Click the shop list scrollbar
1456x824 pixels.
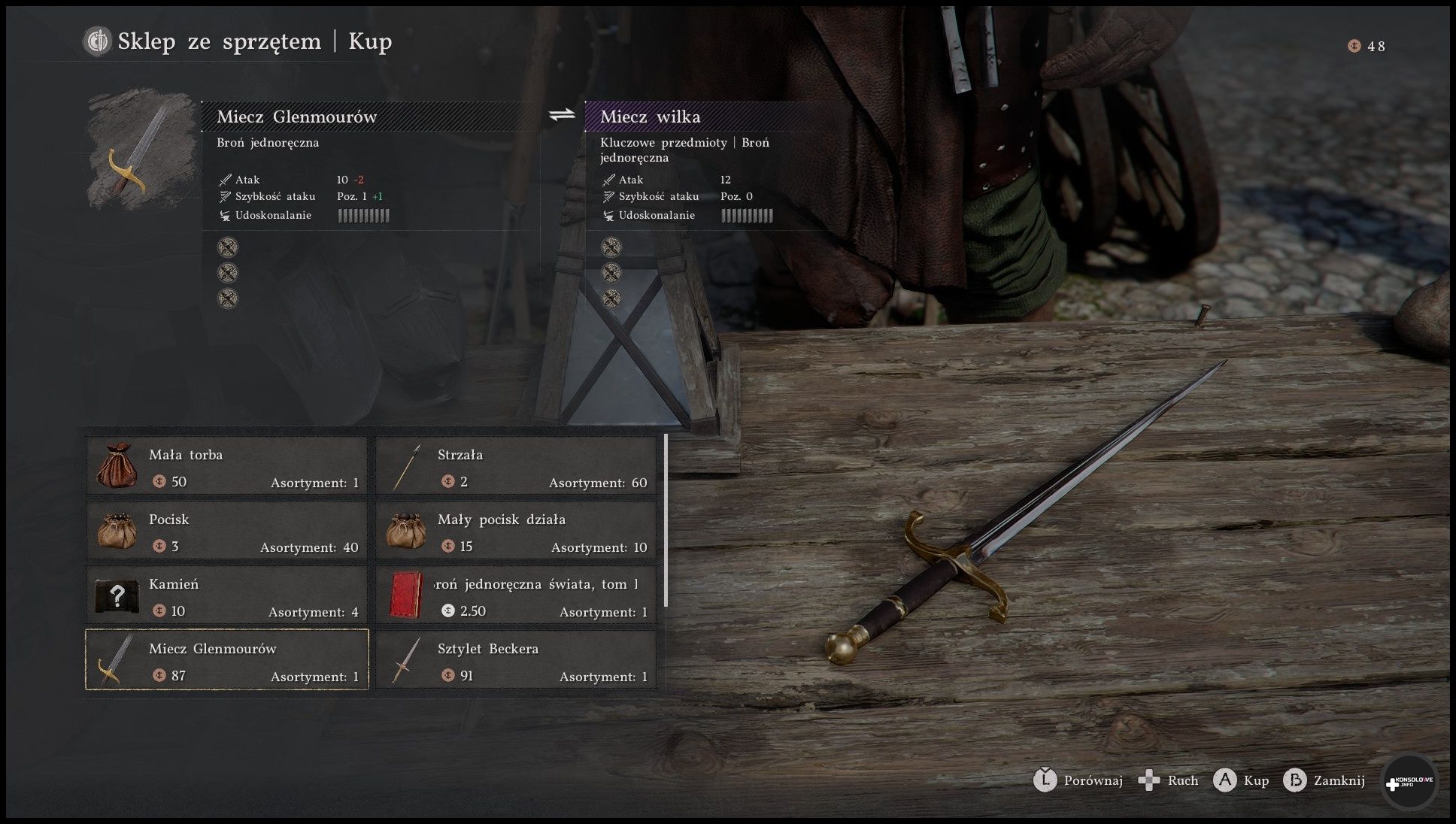point(666,519)
